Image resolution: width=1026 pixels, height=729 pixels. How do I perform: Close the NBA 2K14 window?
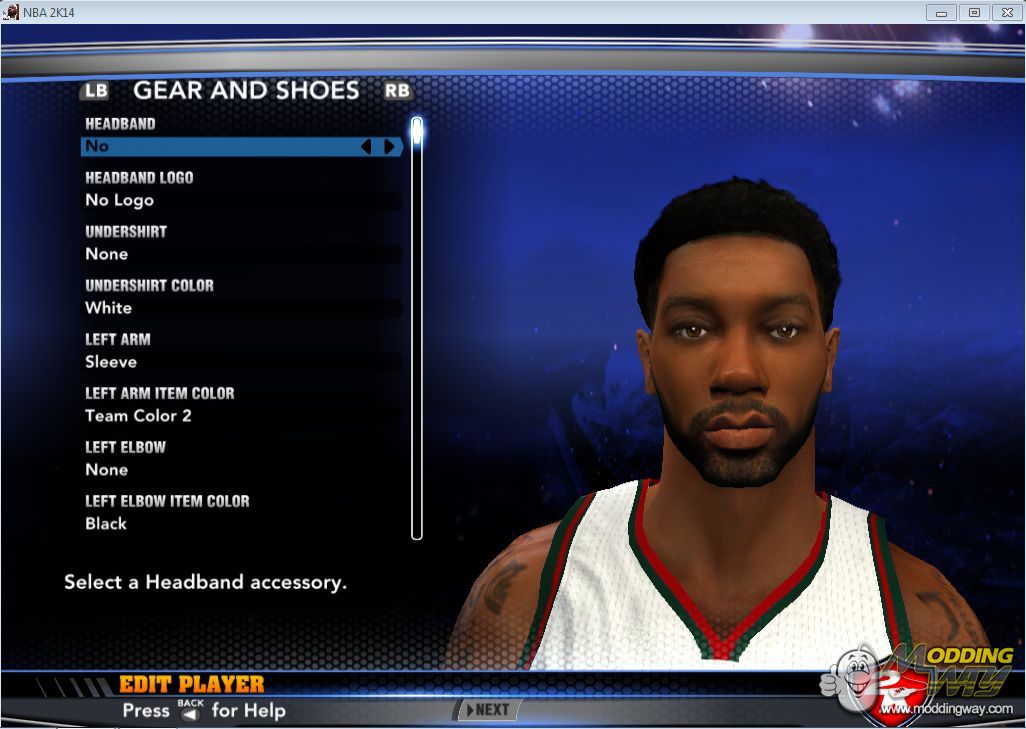pos(1004,12)
